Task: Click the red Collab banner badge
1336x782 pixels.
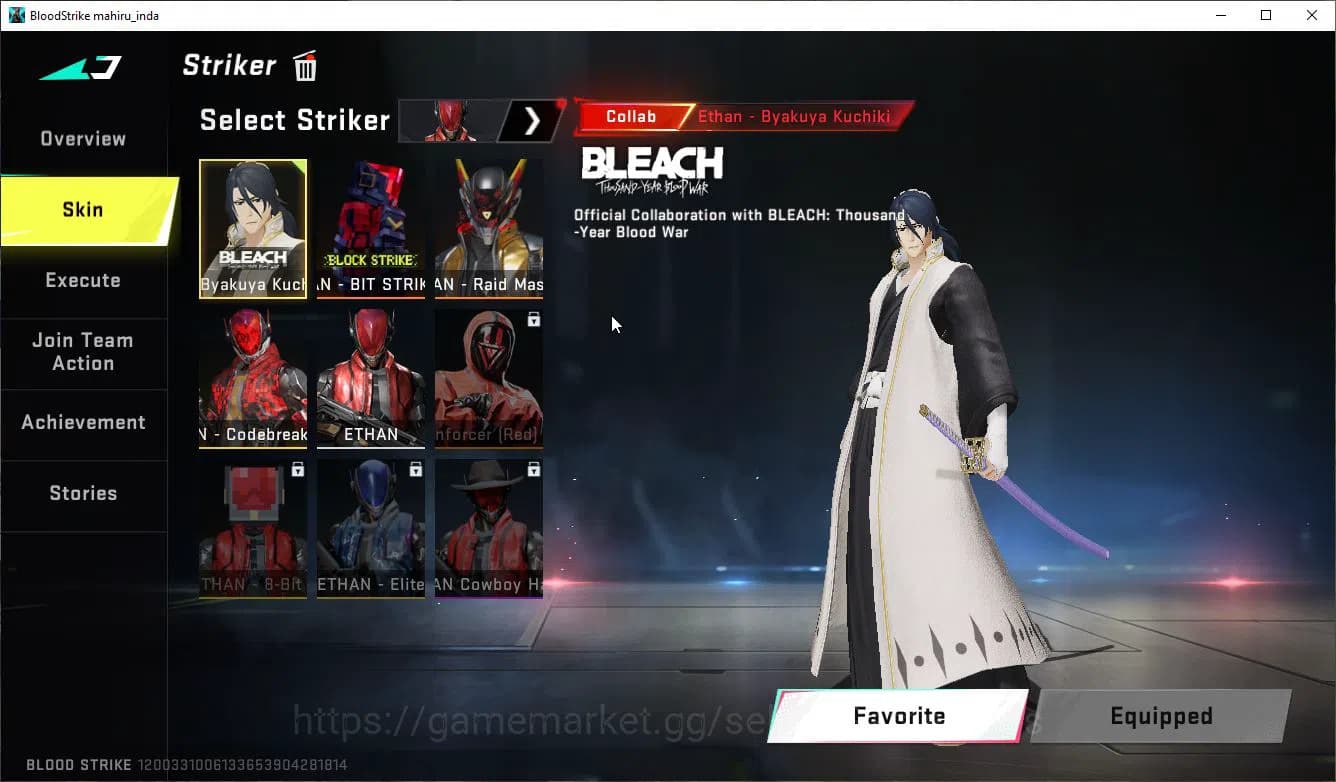Action: (x=633, y=116)
